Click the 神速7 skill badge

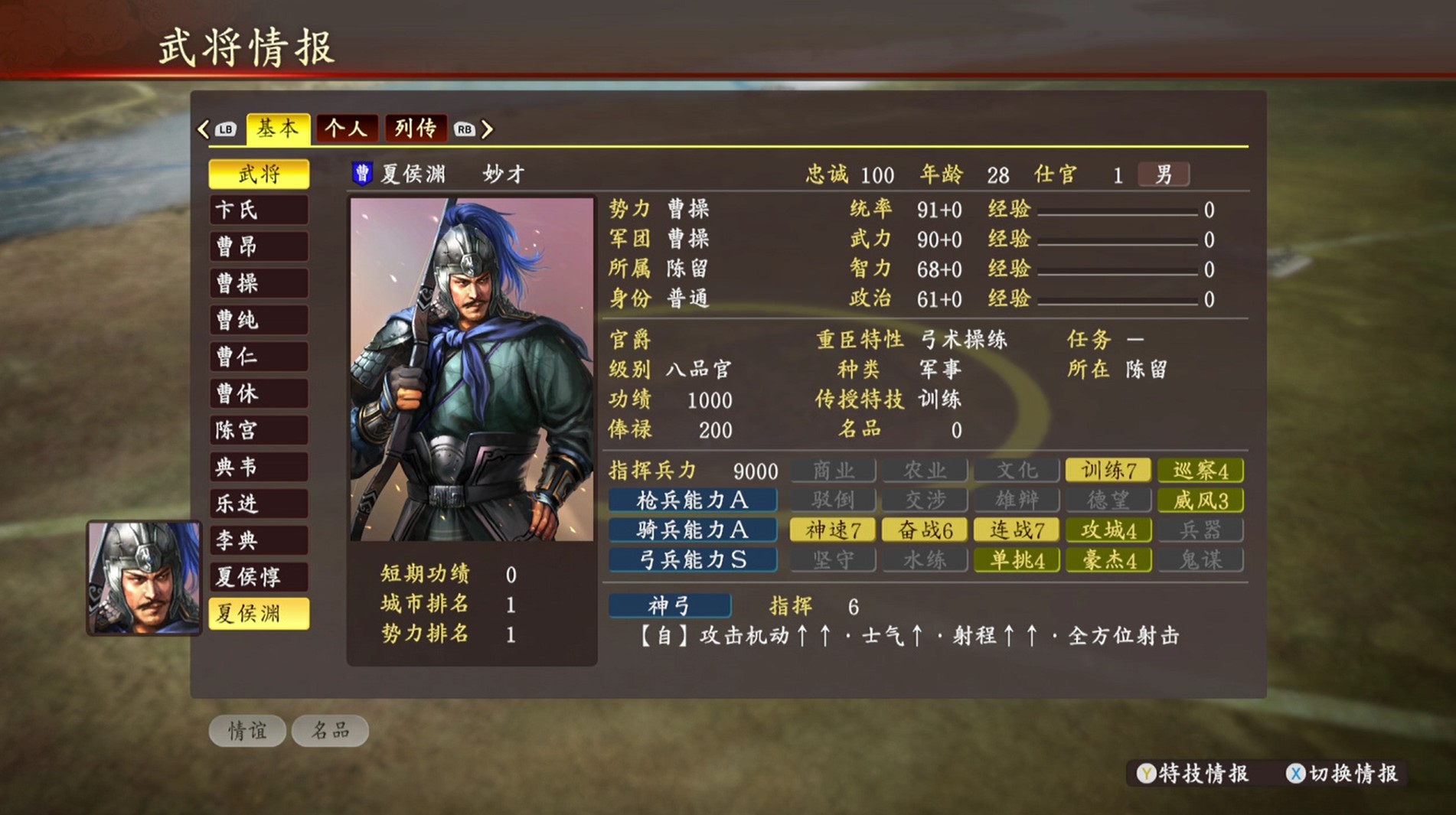point(832,530)
